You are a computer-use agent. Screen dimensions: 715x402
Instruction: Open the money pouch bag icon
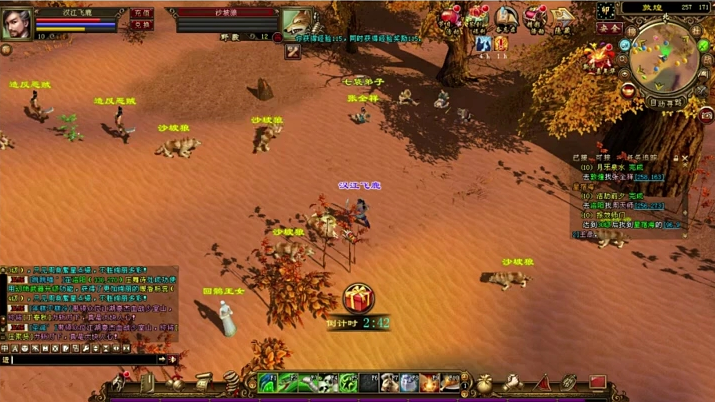point(484,383)
